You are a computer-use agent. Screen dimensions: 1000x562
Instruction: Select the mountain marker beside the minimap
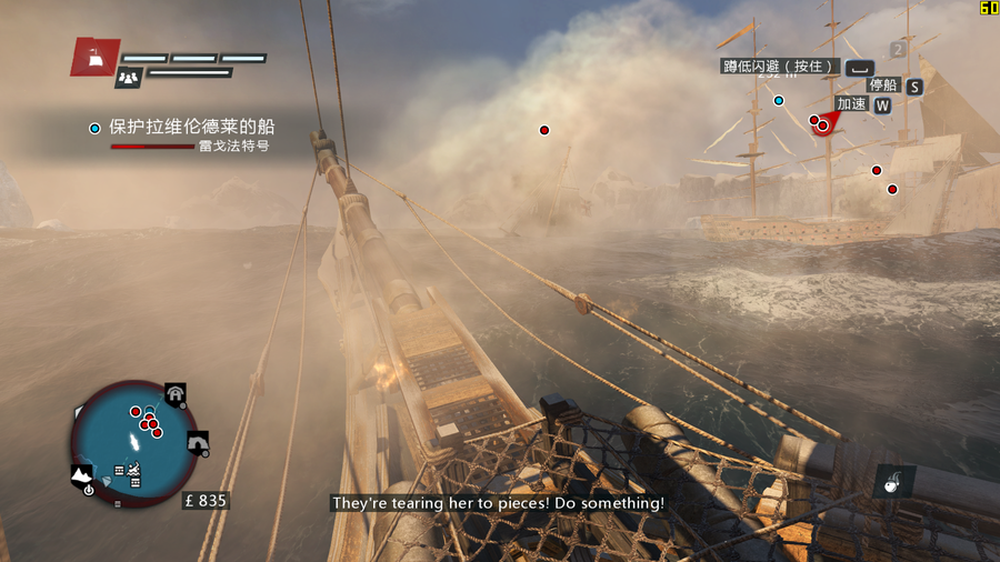[x=82, y=473]
